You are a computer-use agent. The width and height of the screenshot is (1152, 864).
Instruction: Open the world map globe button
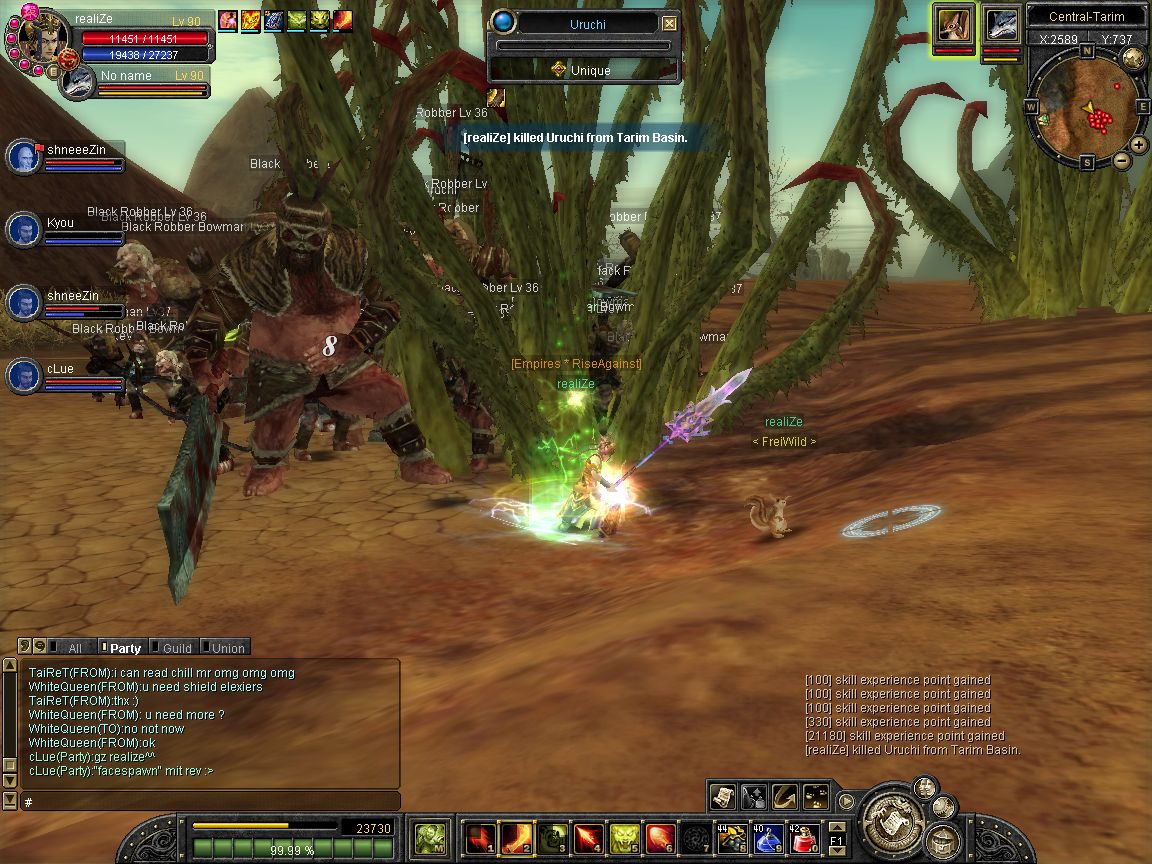coord(1133,57)
